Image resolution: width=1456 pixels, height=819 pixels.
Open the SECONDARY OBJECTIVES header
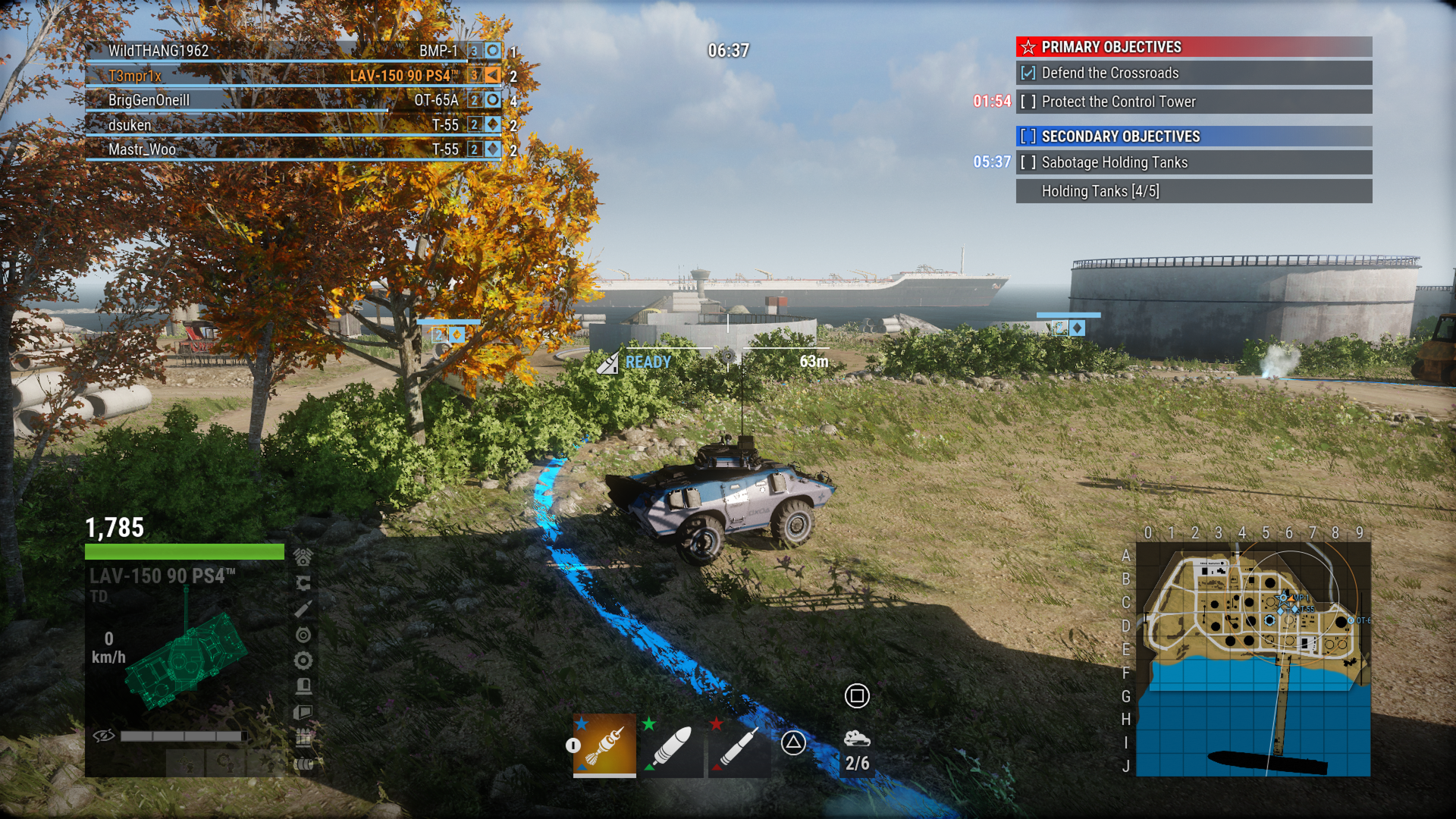[1121, 136]
